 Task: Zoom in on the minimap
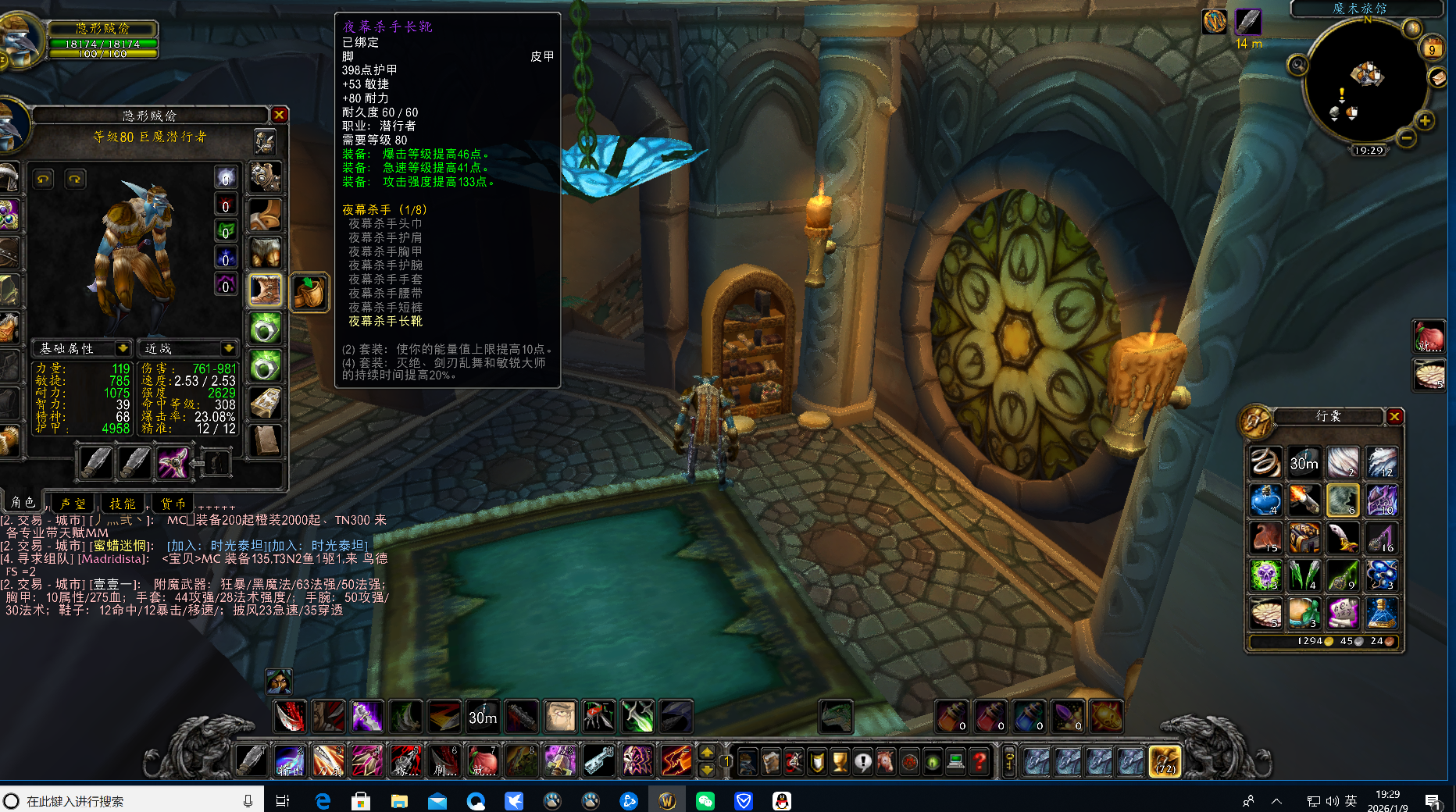tap(1425, 121)
